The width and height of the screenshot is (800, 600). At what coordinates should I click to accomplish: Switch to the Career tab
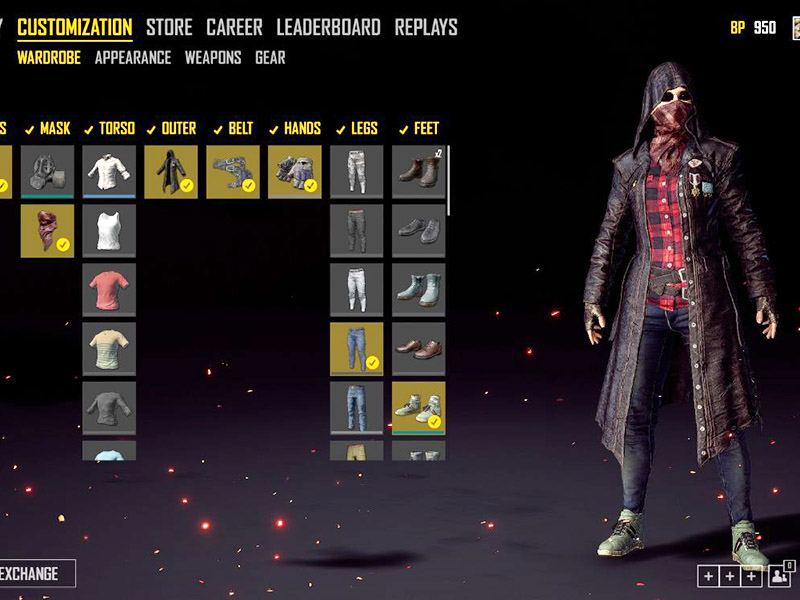(234, 27)
